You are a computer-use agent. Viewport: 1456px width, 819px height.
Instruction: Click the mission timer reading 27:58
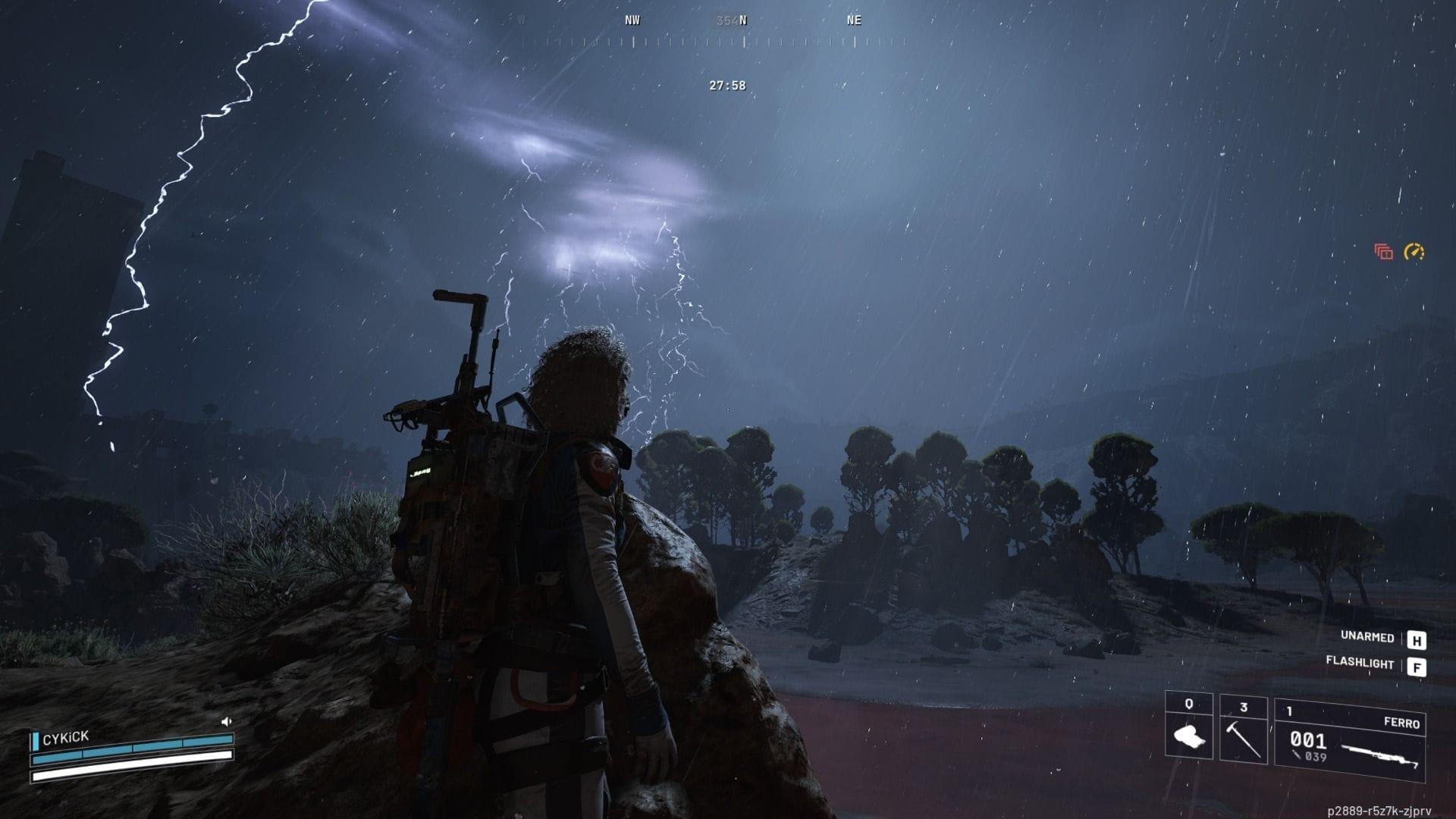coord(726,86)
